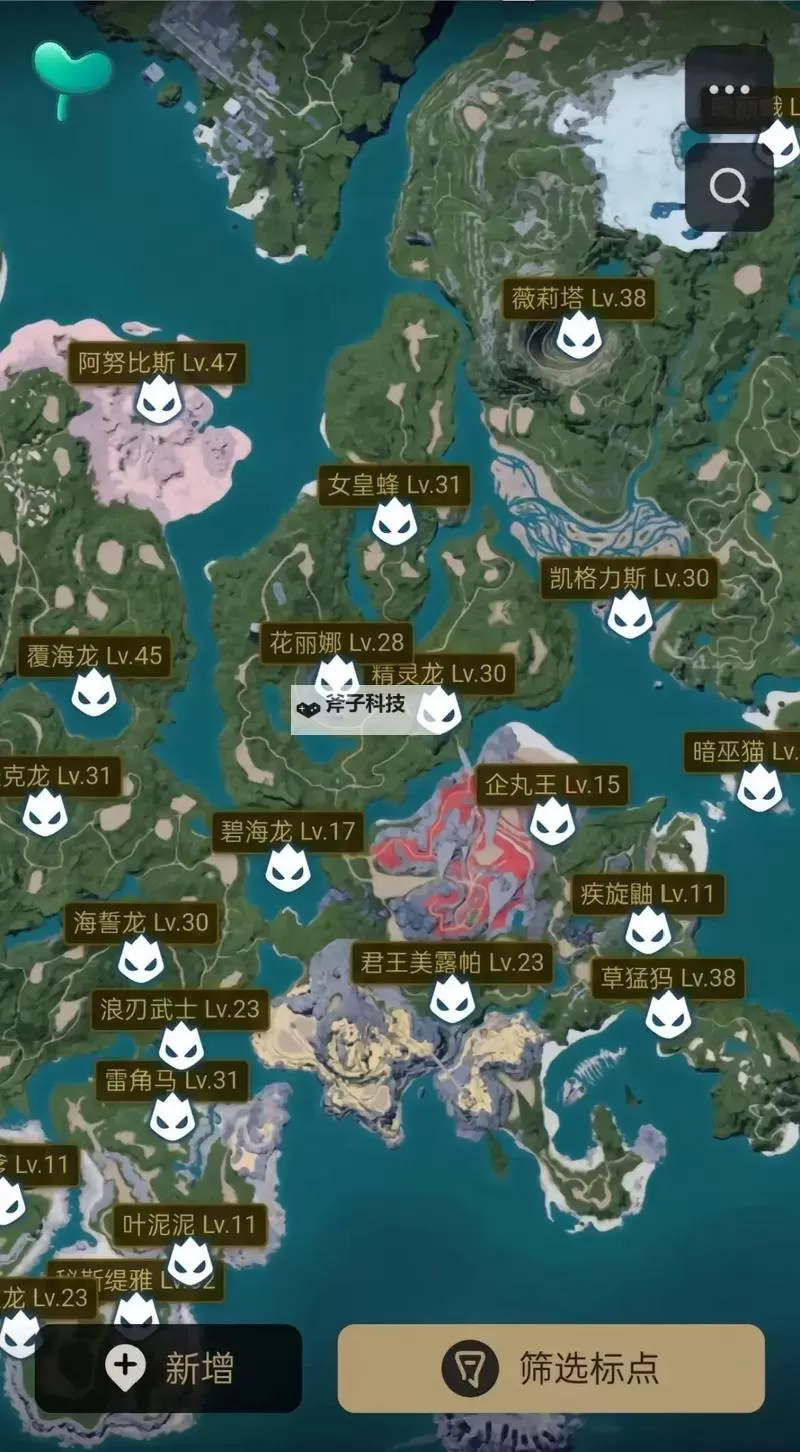Select the 浪刃武士 Lv.23 boss marker
Screen dimensions: 800x1452
(181, 1045)
